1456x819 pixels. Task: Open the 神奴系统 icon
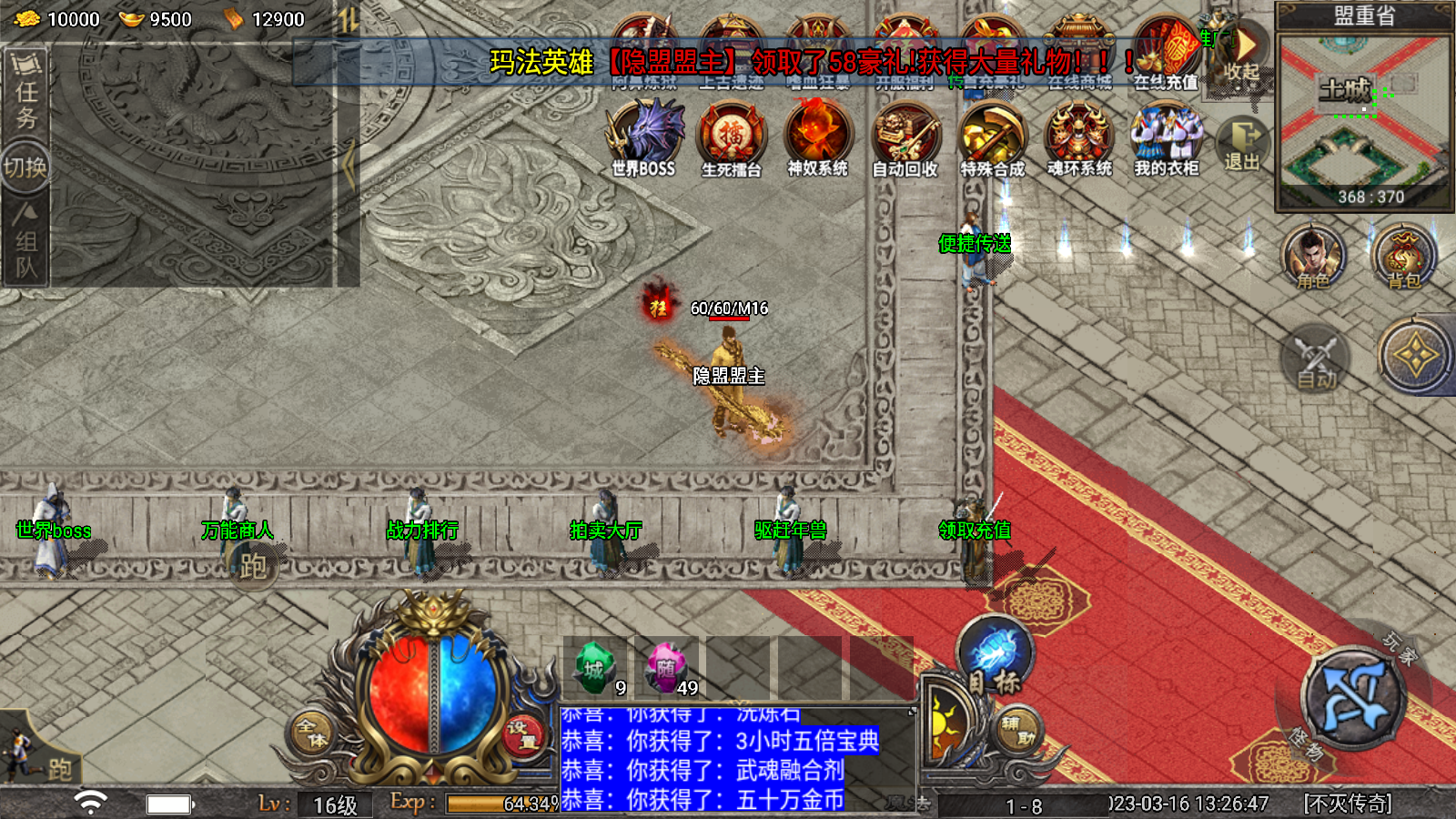point(817,136)
